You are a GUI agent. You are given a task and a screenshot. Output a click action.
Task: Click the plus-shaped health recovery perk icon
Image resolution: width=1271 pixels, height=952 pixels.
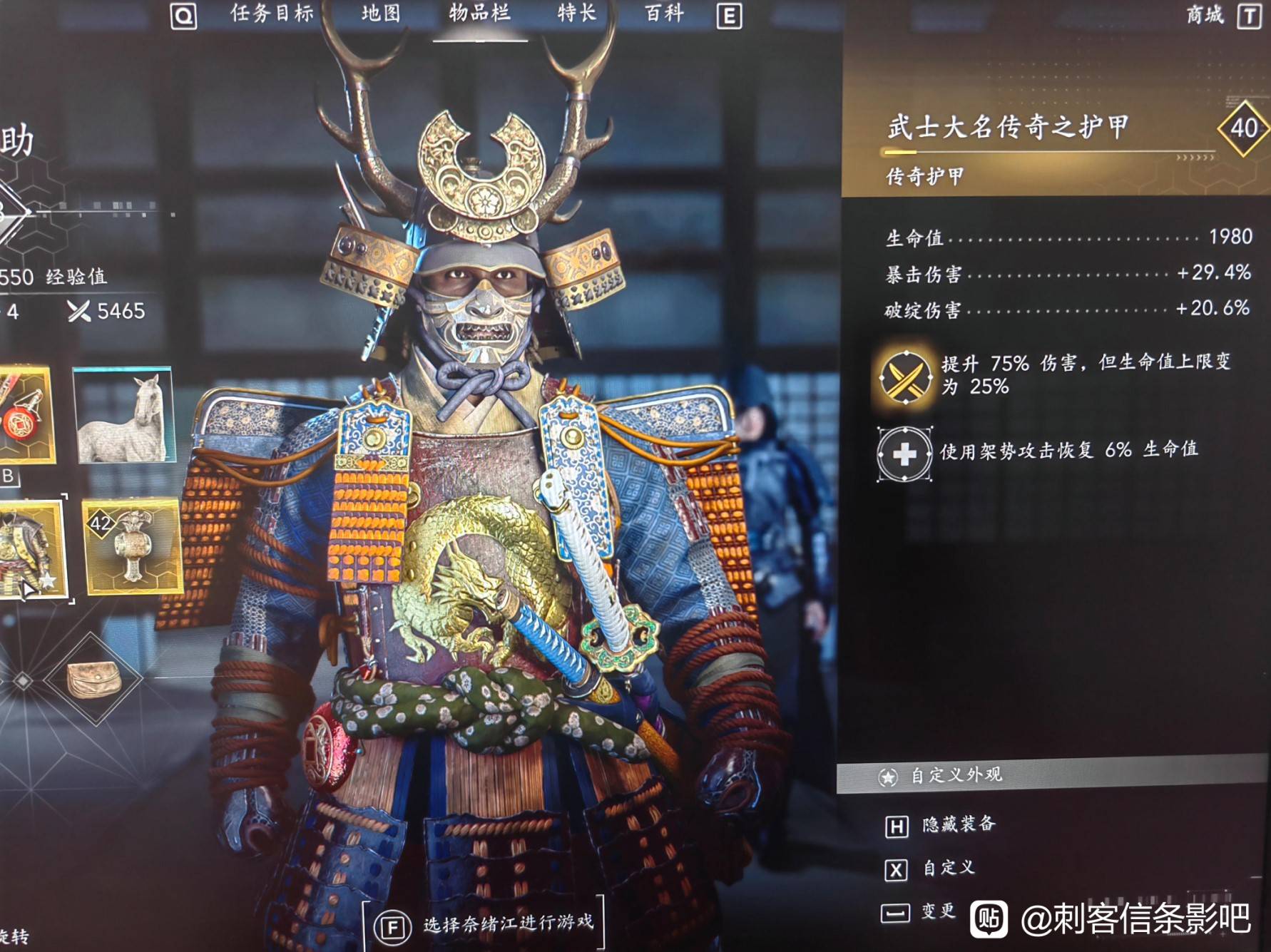click(904, 451)
